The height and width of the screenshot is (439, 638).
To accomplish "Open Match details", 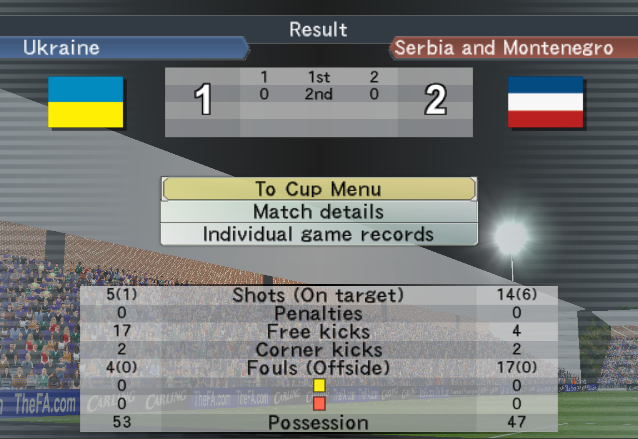I will coord(318,212).
